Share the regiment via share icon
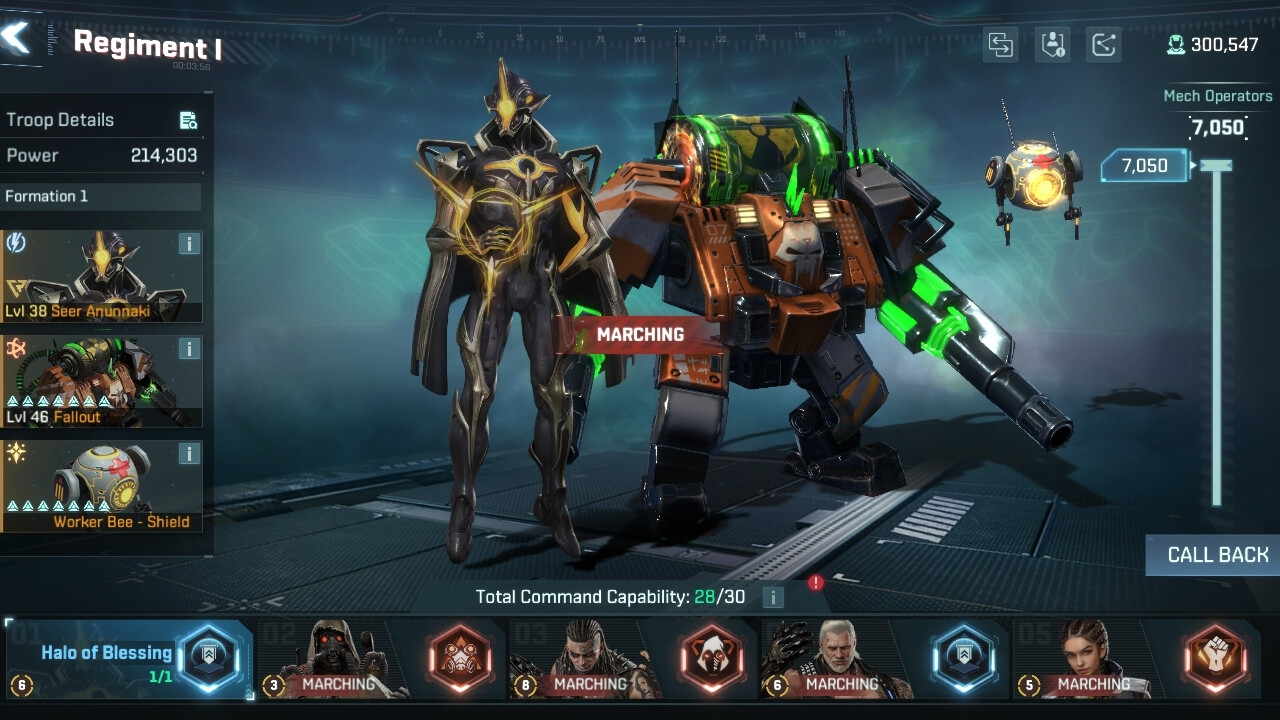 [1103, 45]
